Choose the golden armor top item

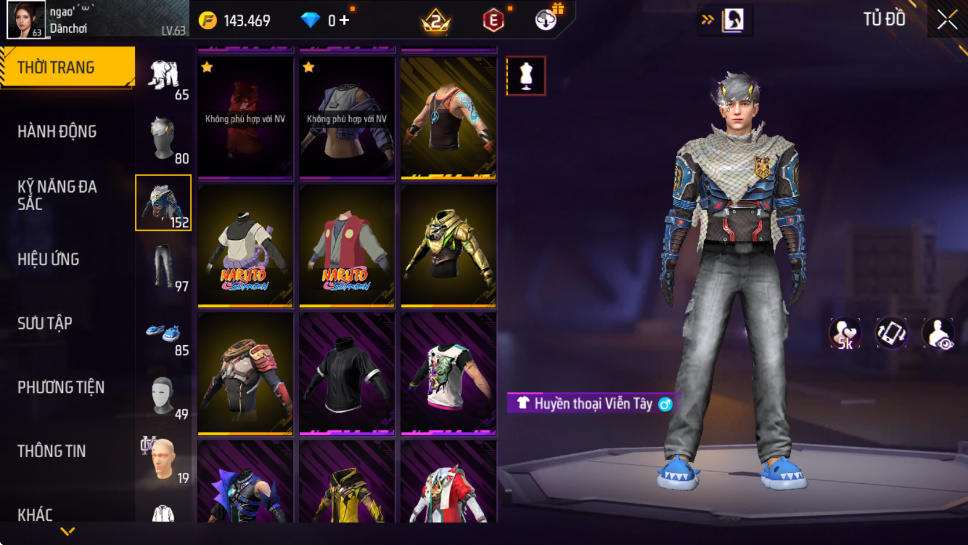(x=448, y=245)
